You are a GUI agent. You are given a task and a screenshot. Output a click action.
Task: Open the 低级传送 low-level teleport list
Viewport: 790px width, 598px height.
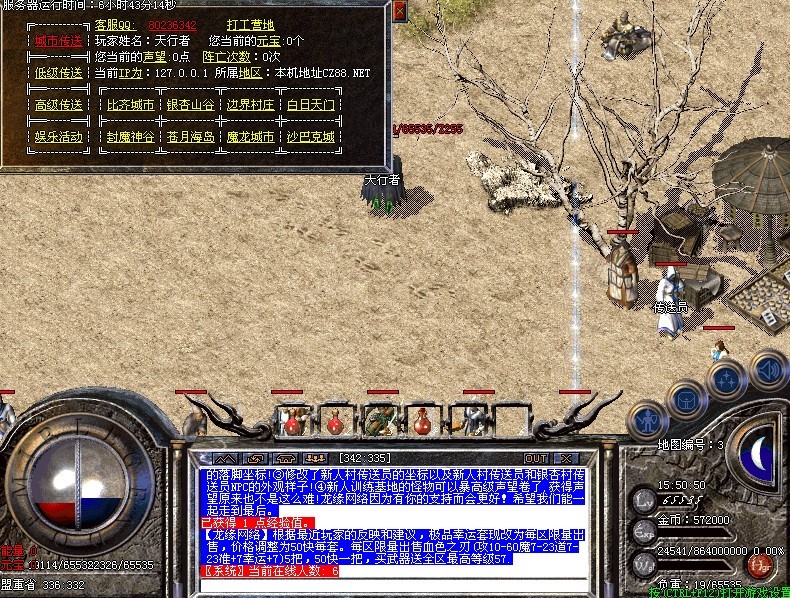pos(58,73)
